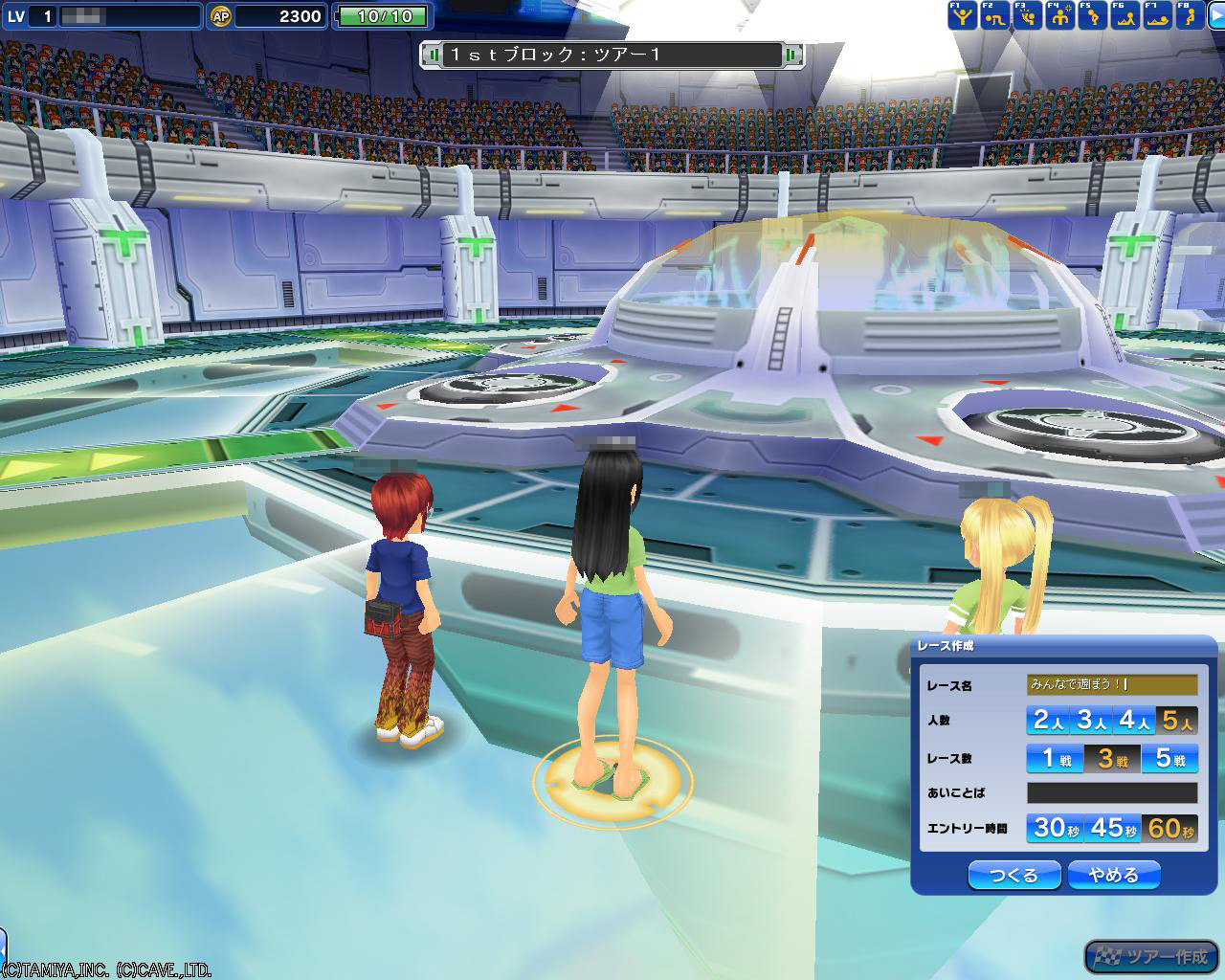Select the 3戦 race count option

pyautogui.click(x=1112, y=759)
